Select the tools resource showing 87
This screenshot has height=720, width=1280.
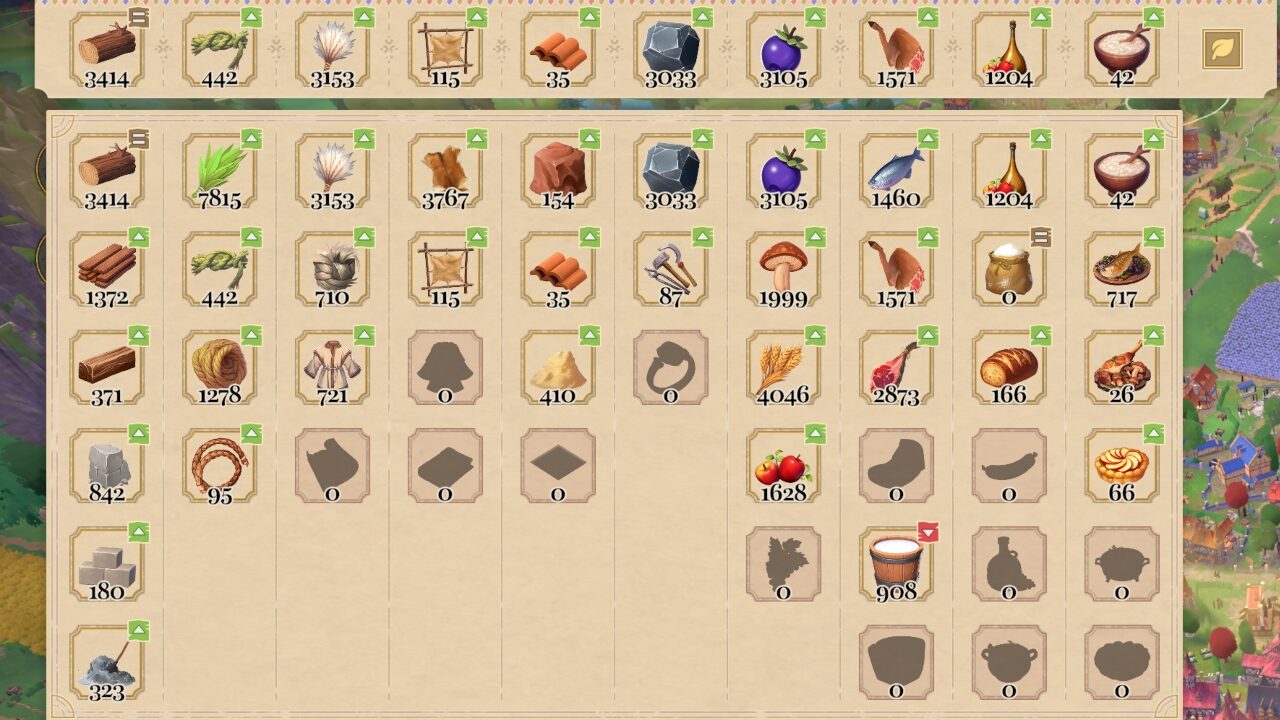click(x=671, y=268)
